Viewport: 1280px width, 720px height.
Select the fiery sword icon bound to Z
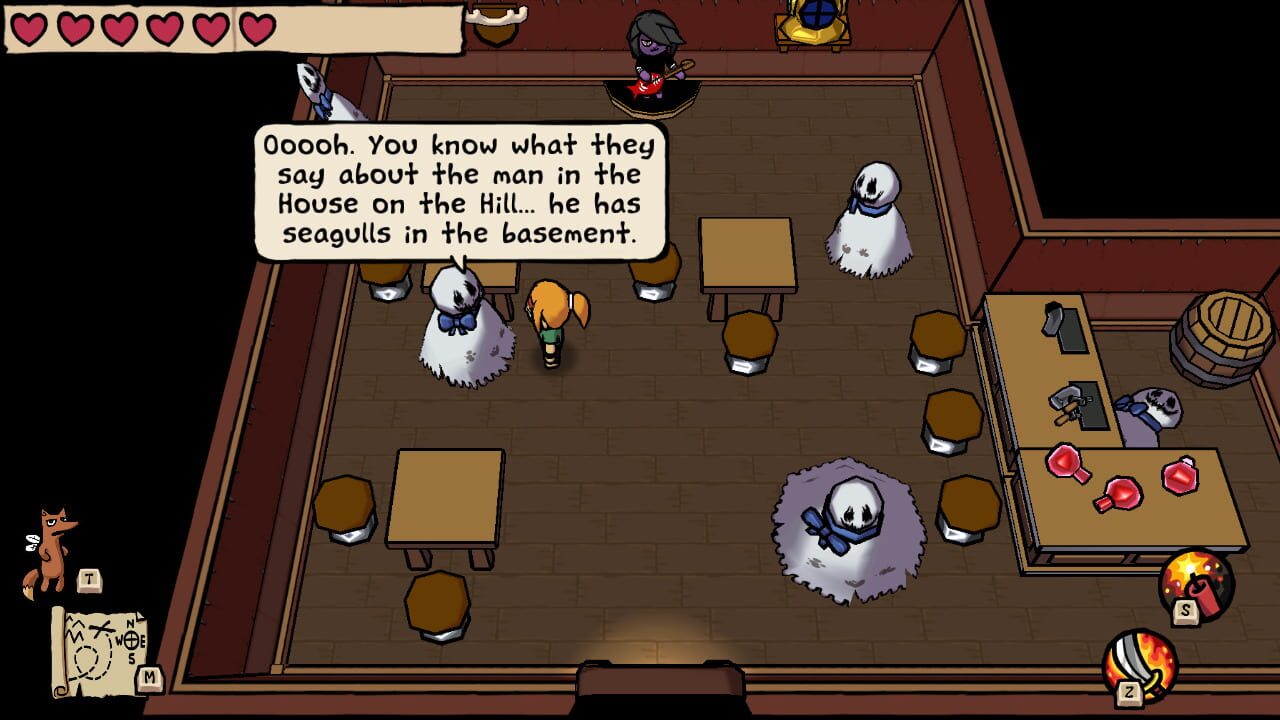[x=1143, y=668]
